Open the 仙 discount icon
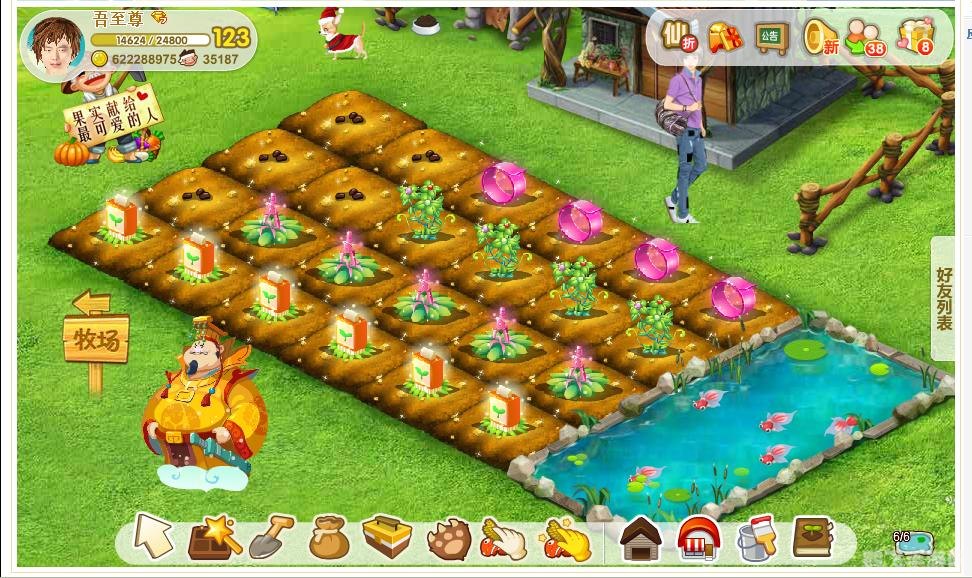 pyautogui.click(x=679, y=37)
